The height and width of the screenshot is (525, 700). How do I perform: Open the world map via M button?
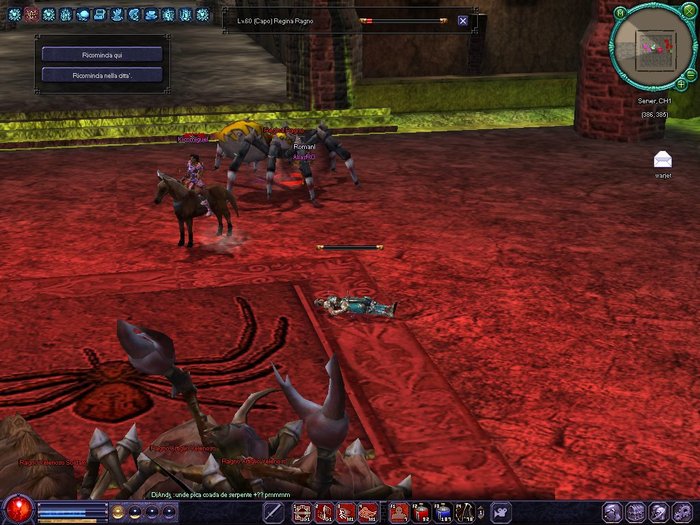[621, 13]
